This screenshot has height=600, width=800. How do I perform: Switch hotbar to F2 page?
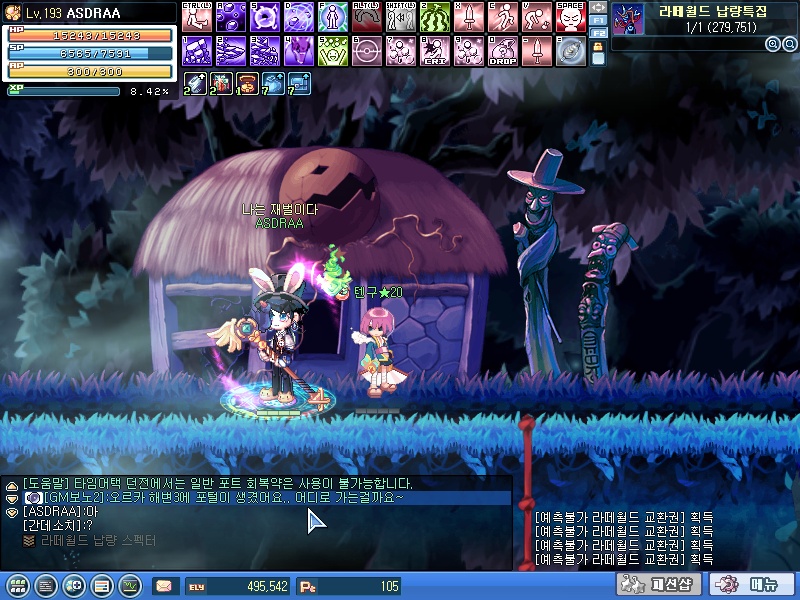(598, 33)
